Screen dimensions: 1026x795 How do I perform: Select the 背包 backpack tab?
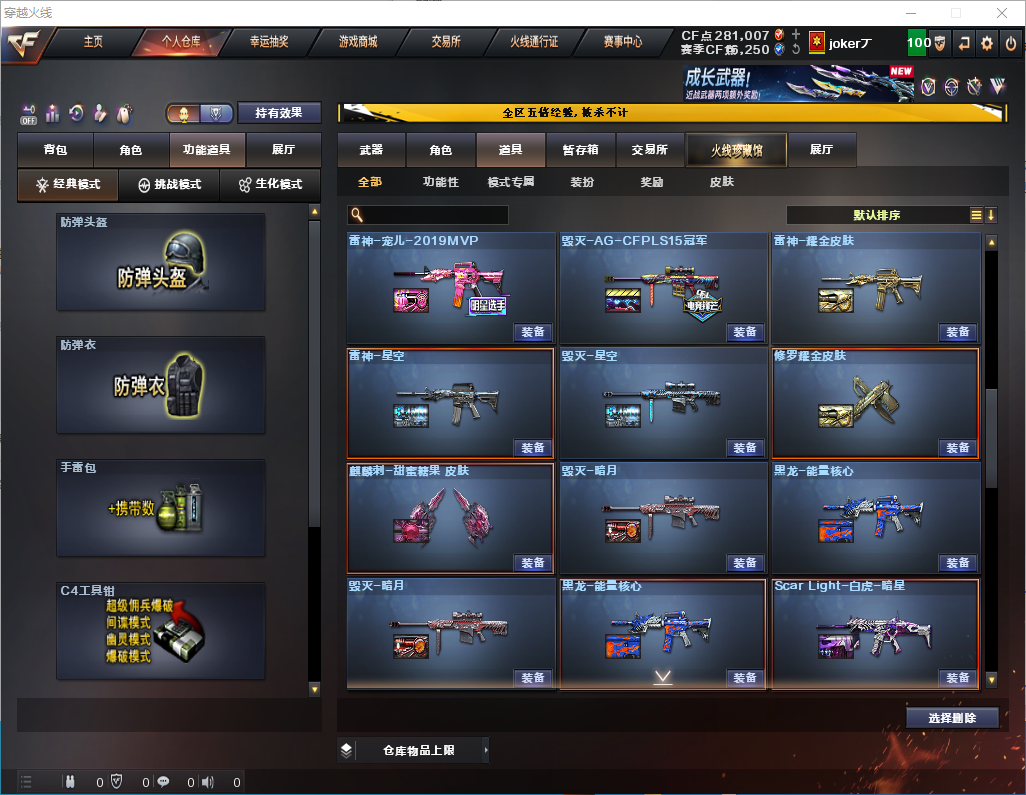55,150
